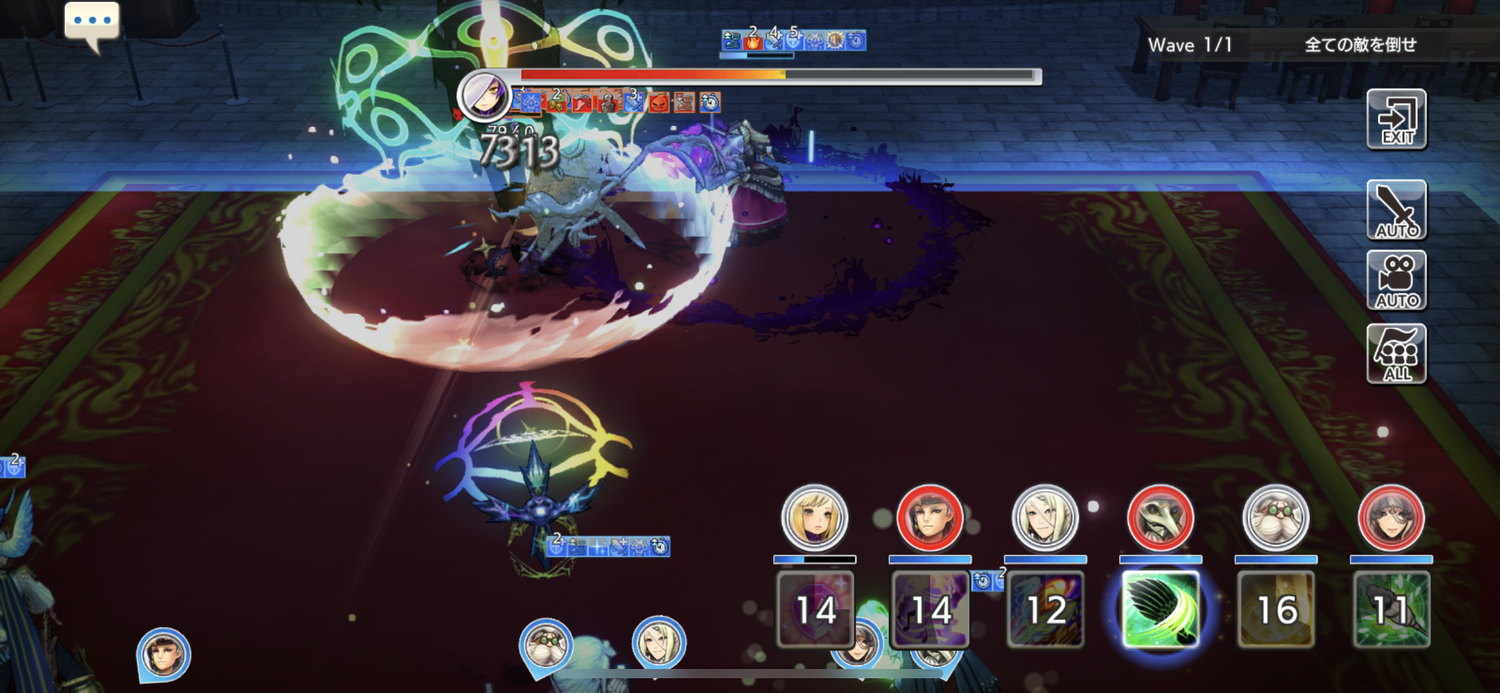Select the plague doctor mask portrait
This screenshot has width=1500, height=693.
1160,518
